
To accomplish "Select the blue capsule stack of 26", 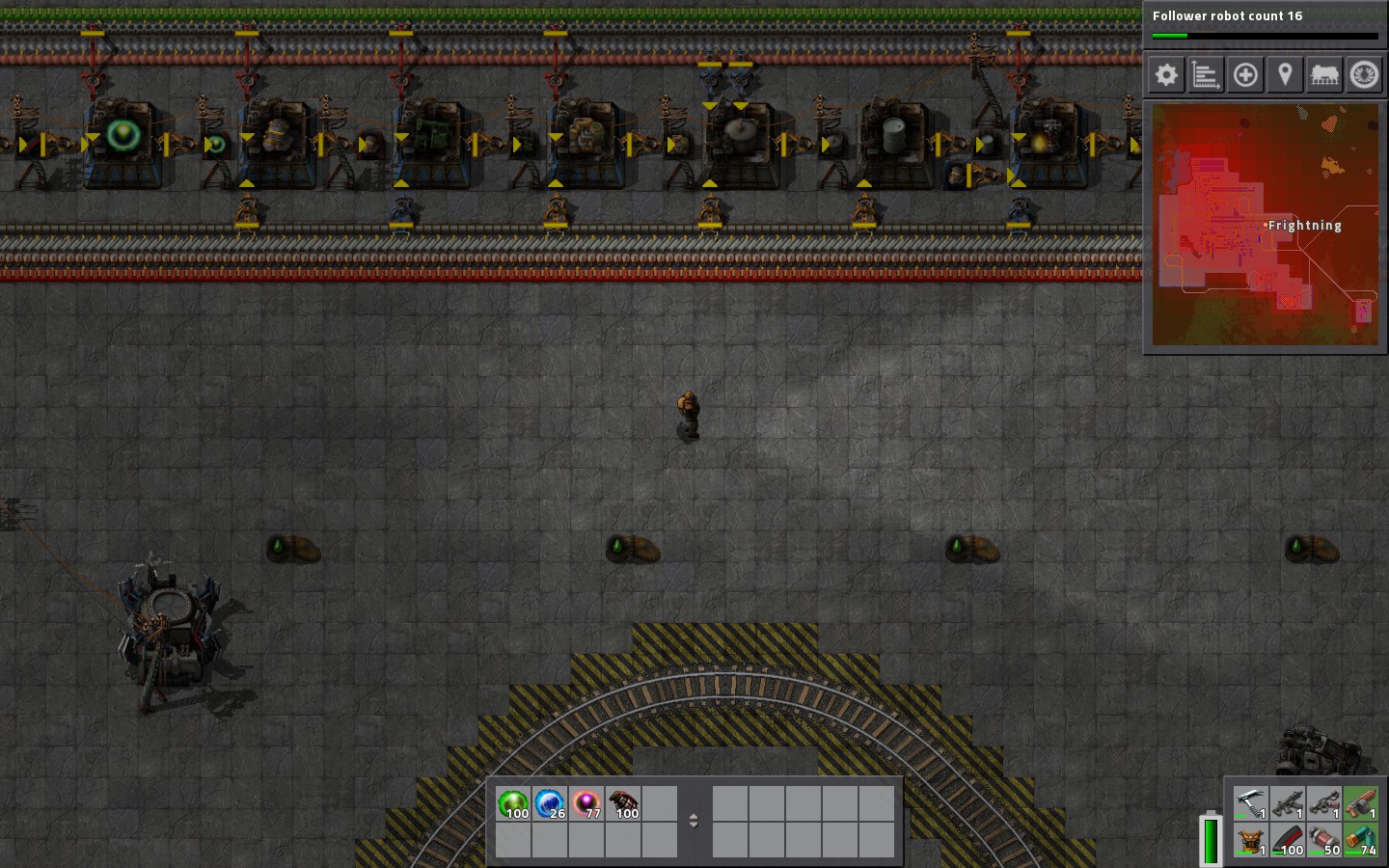I will pyautogui.click(x=550, y=804).
